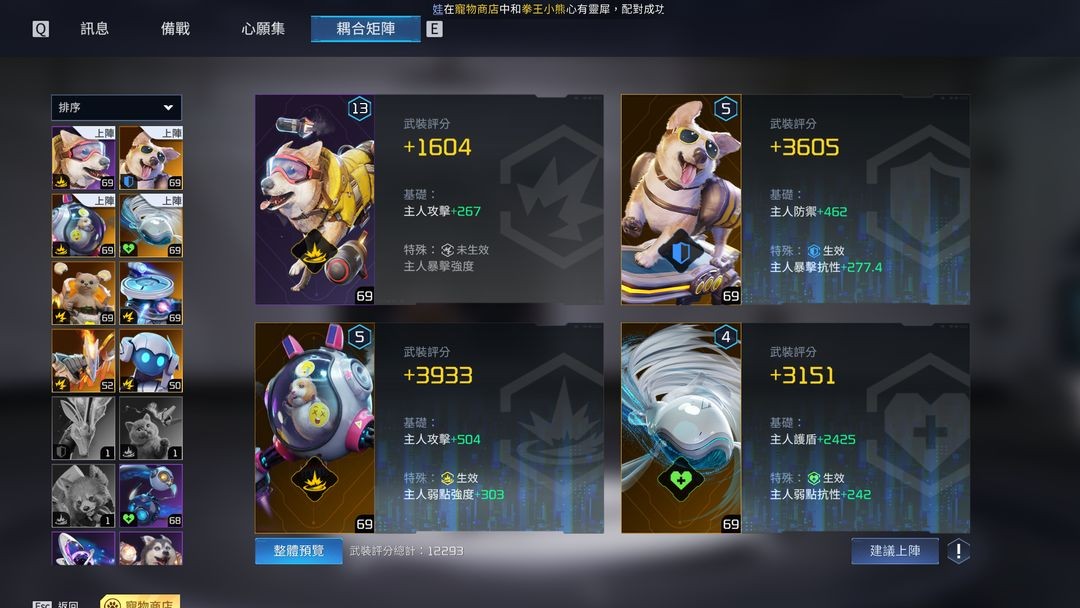This screenshot has height=608, width=1080.
Task: Pick the greyed-out cat pet thumbnail
Action: 151,428
